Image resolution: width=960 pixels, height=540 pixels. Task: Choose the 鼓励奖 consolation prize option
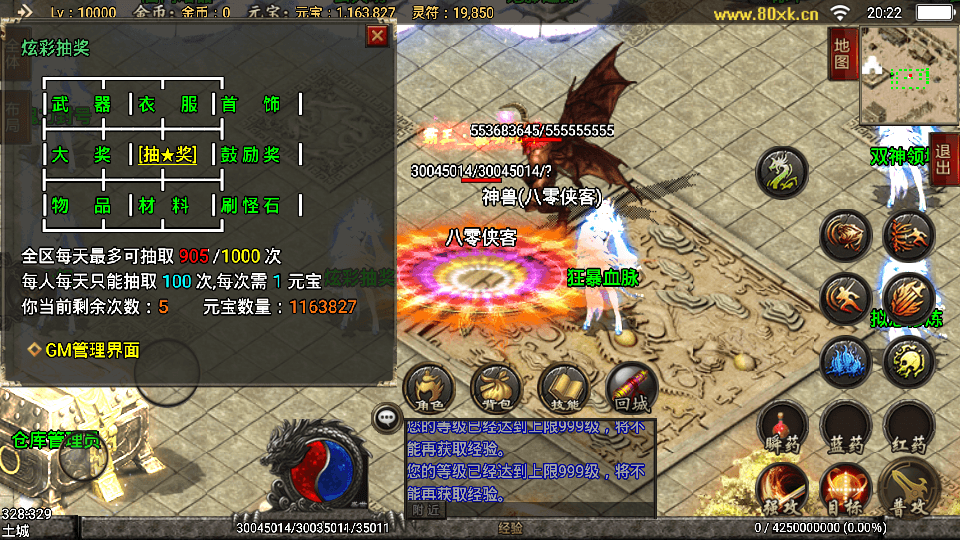[251, 155]
